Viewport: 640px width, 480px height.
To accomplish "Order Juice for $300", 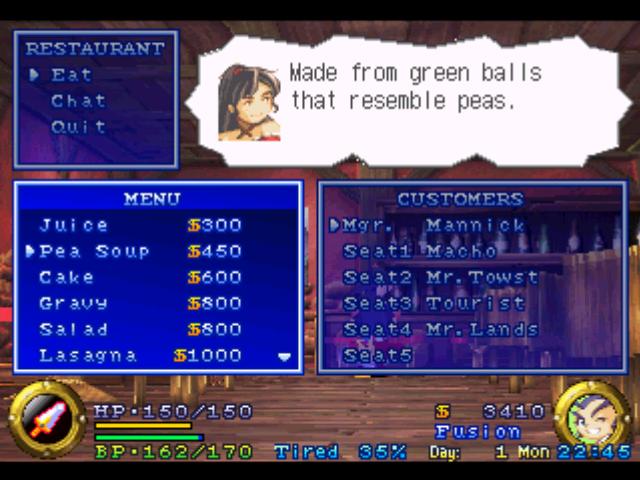I will tap(140, 225).
